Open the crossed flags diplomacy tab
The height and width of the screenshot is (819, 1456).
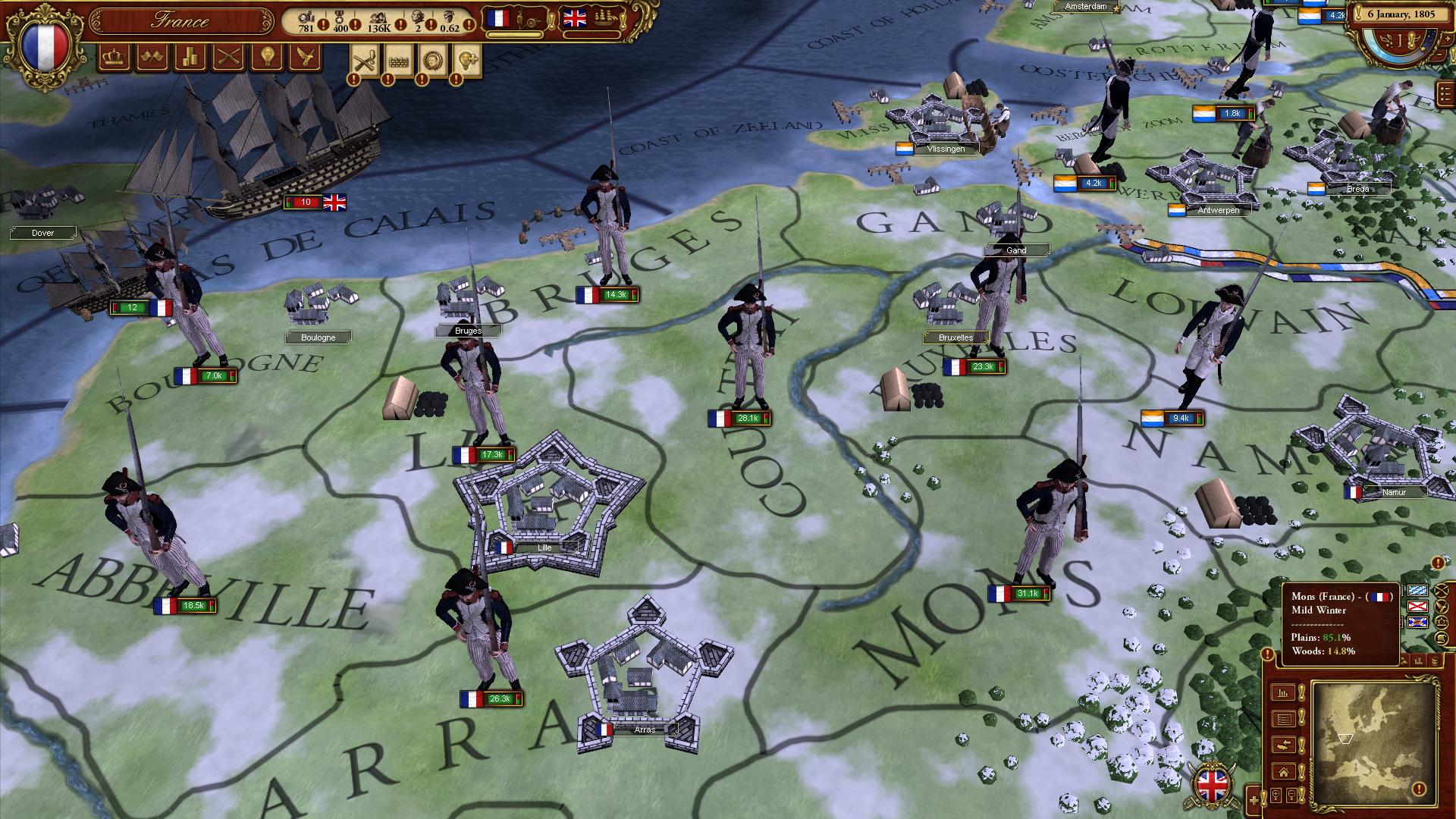click(x=152, y=58)
